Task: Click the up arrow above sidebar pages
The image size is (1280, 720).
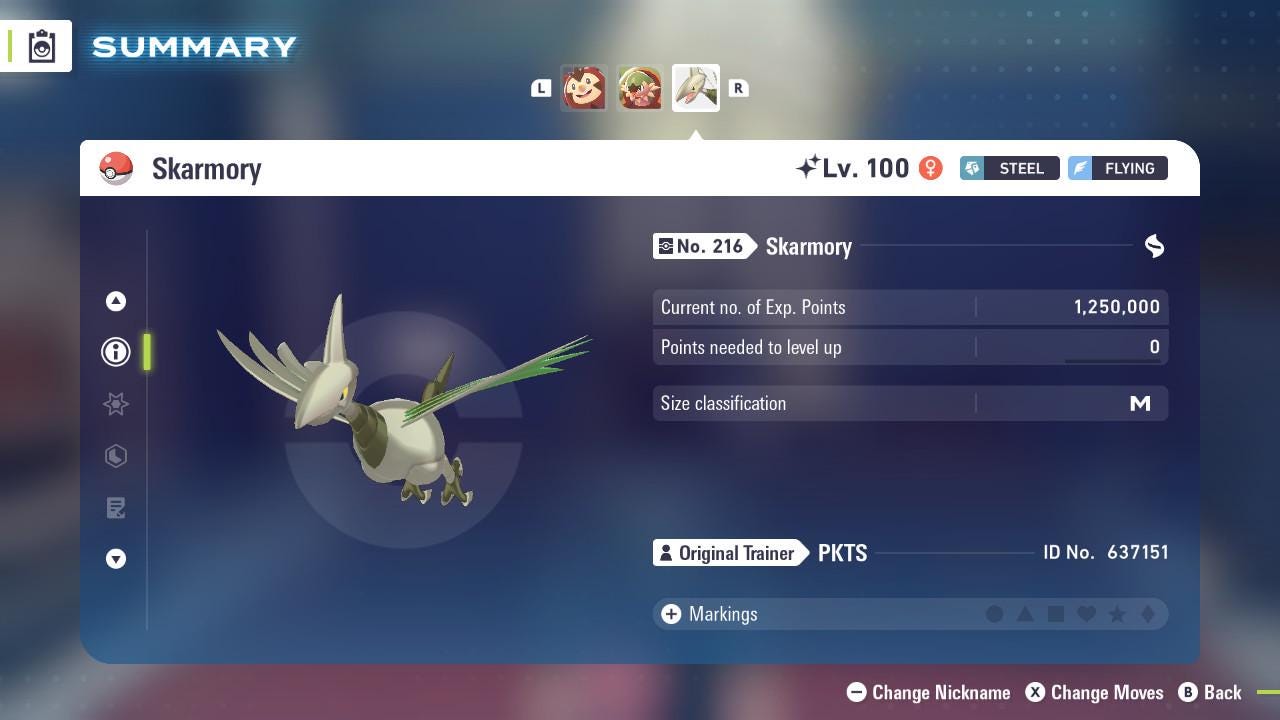Action: pyautogui.click(x=116, y=300)
